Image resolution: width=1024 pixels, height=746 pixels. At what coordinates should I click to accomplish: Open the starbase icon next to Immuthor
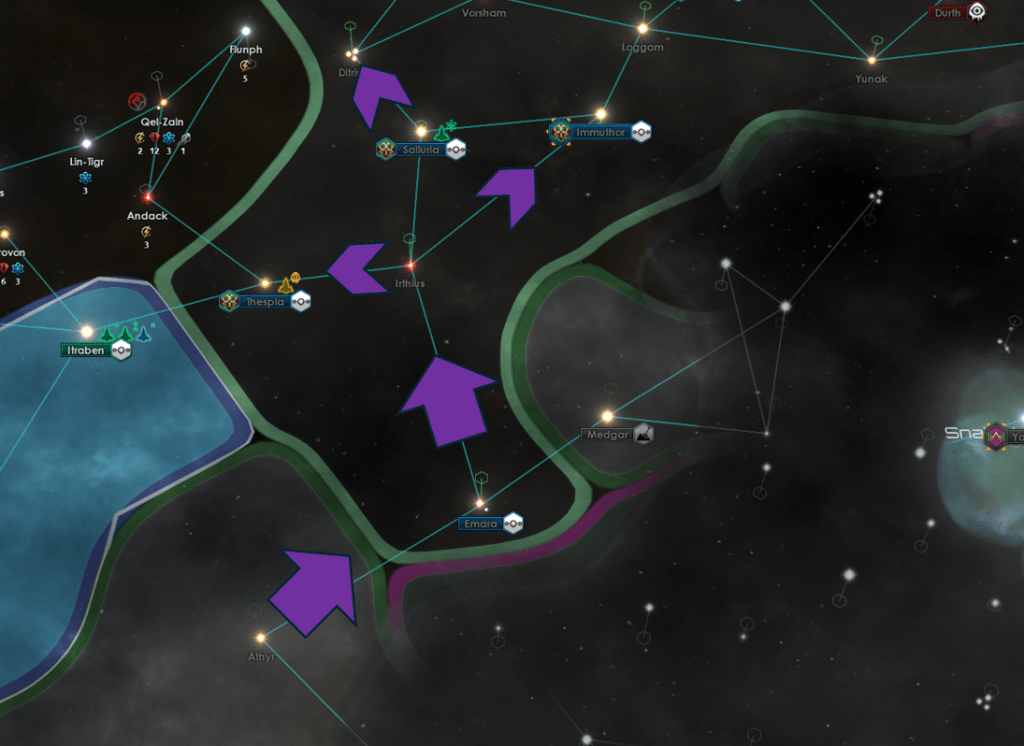641,132
